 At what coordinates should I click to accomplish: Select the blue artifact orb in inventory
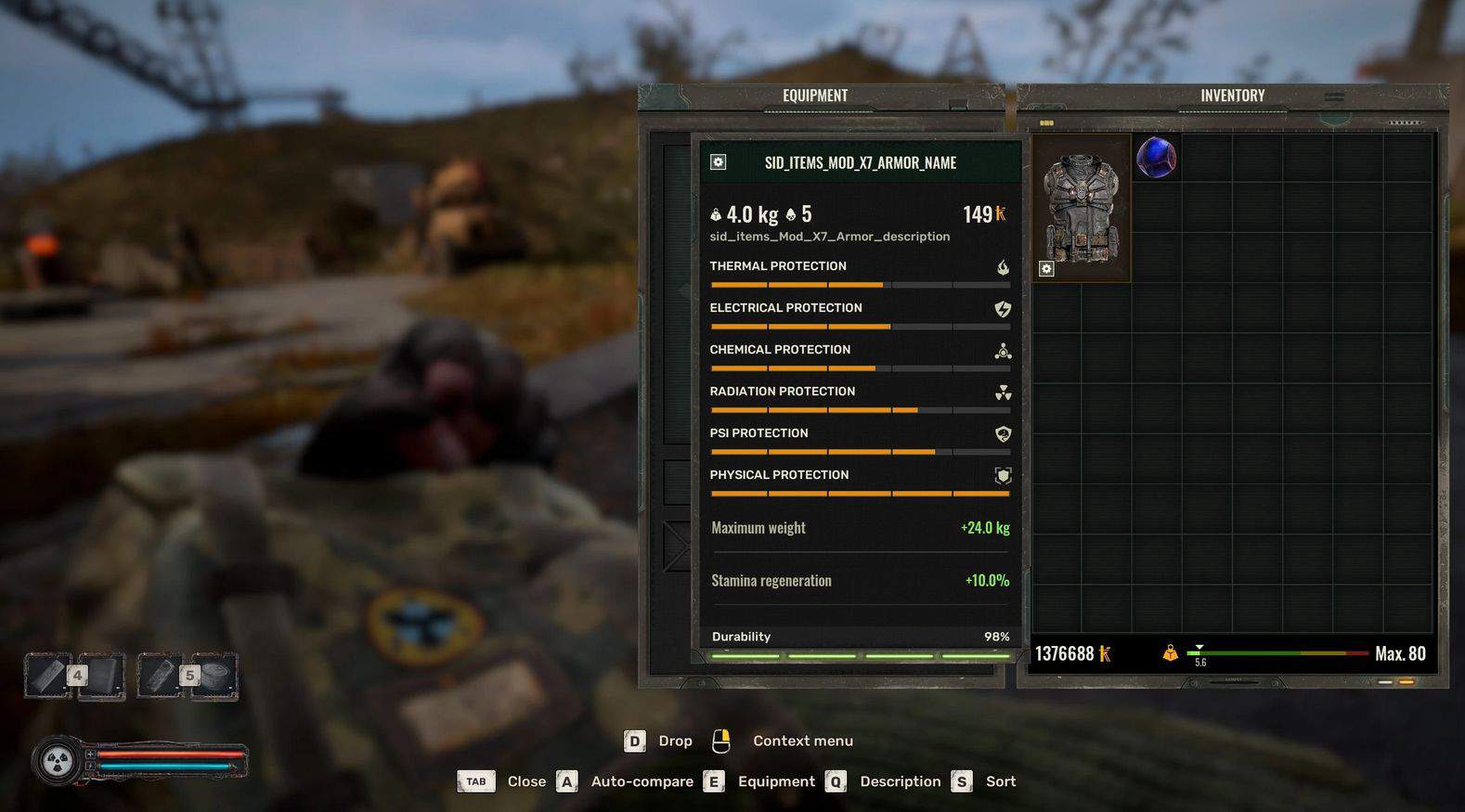coord(1156,157)
